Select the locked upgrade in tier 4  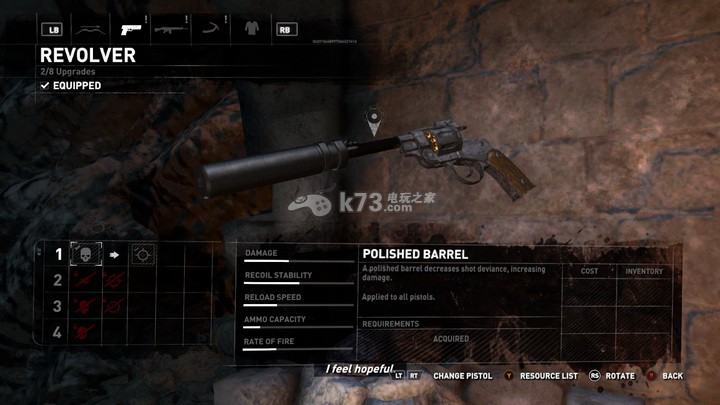click(x=87, y=332)
